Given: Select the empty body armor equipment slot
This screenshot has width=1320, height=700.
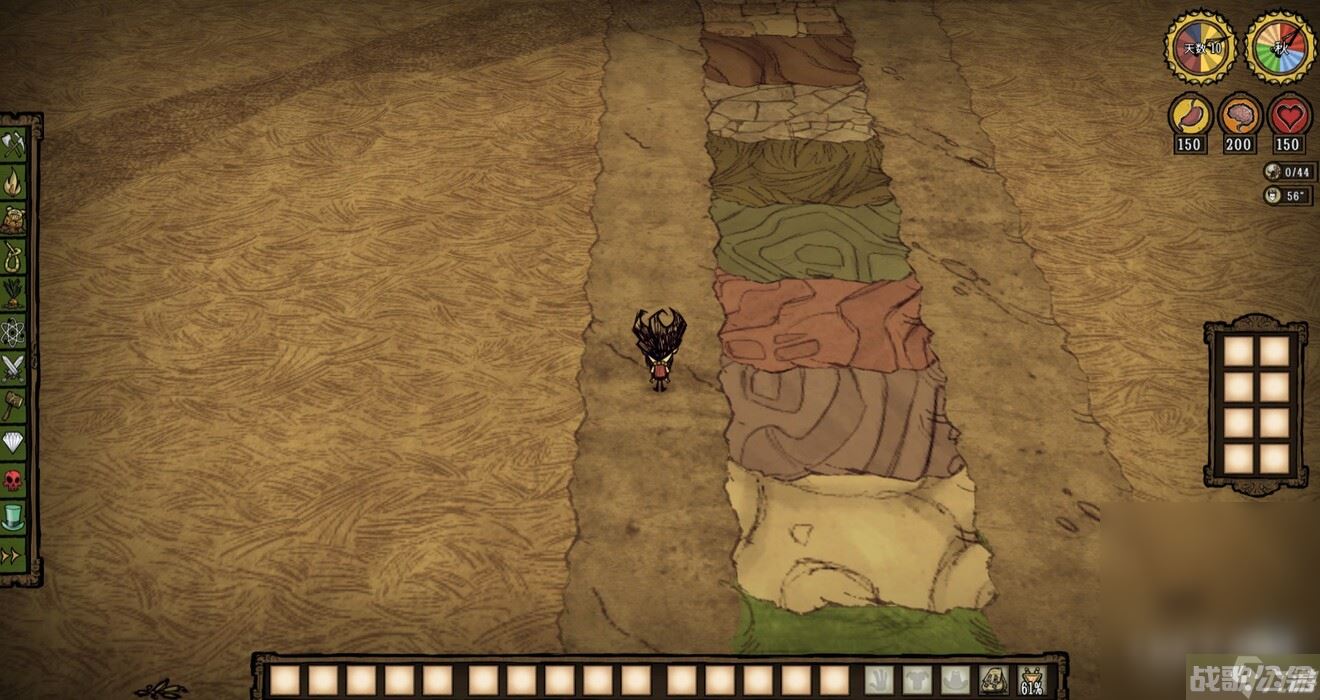Looking at the screenshot, I should pyautogui.click(x=917, y=680).
